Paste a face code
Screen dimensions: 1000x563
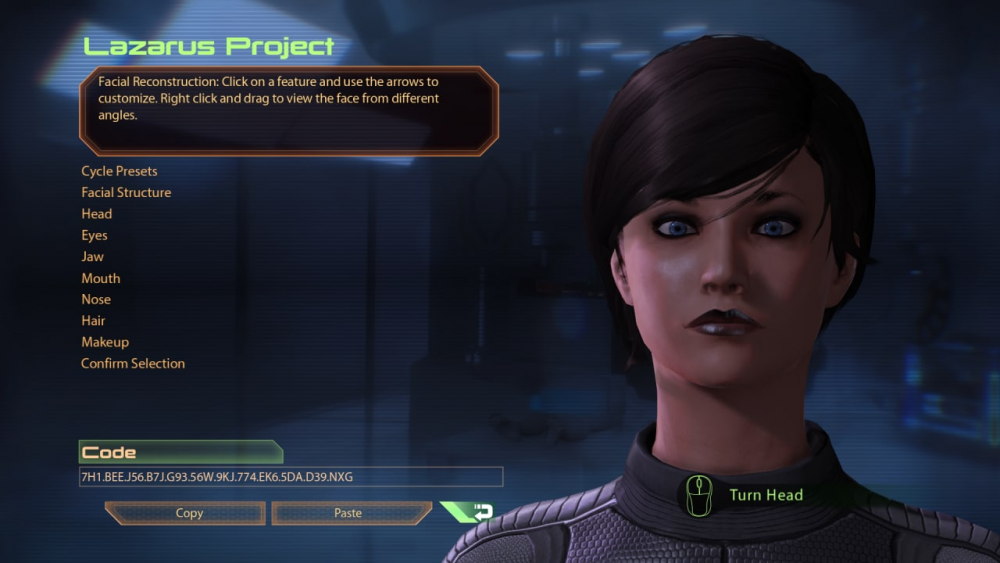coord(348,513)
